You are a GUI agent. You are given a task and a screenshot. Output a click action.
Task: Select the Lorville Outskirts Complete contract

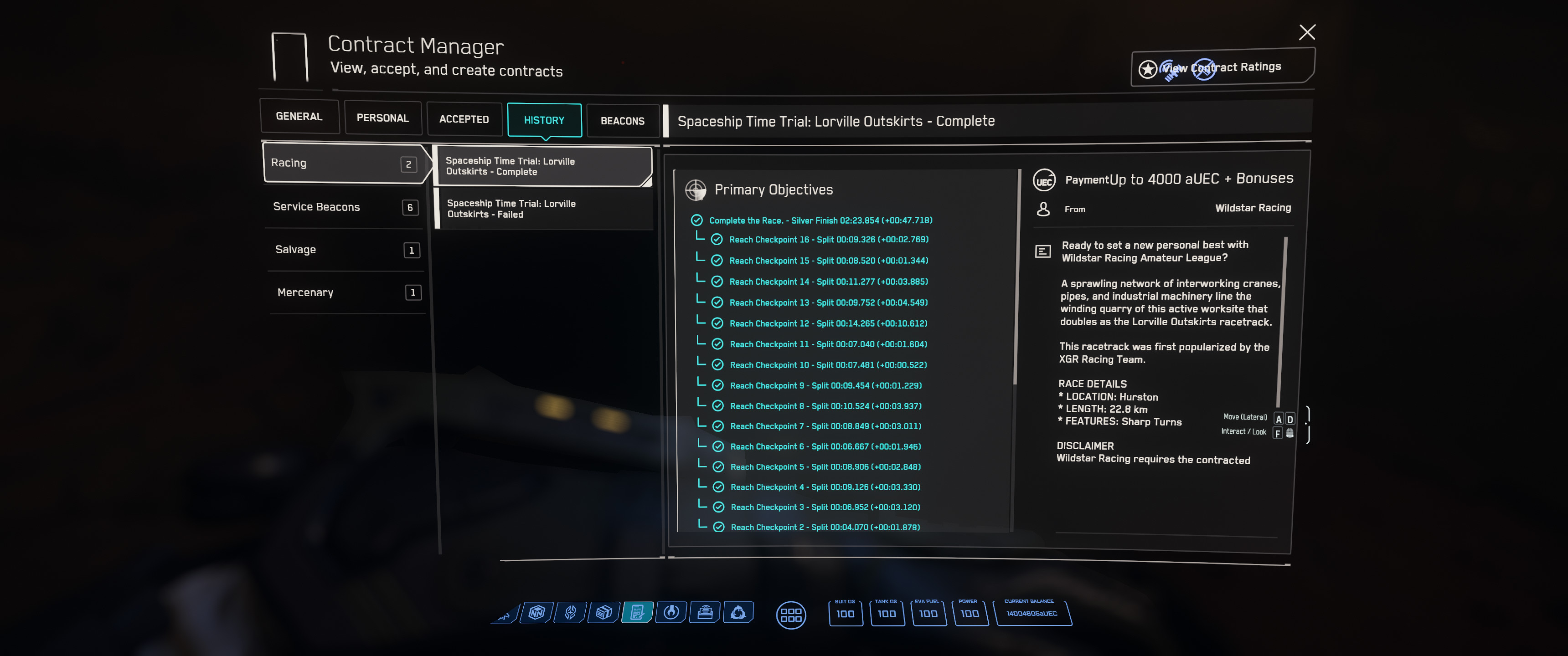coord(542,166)
